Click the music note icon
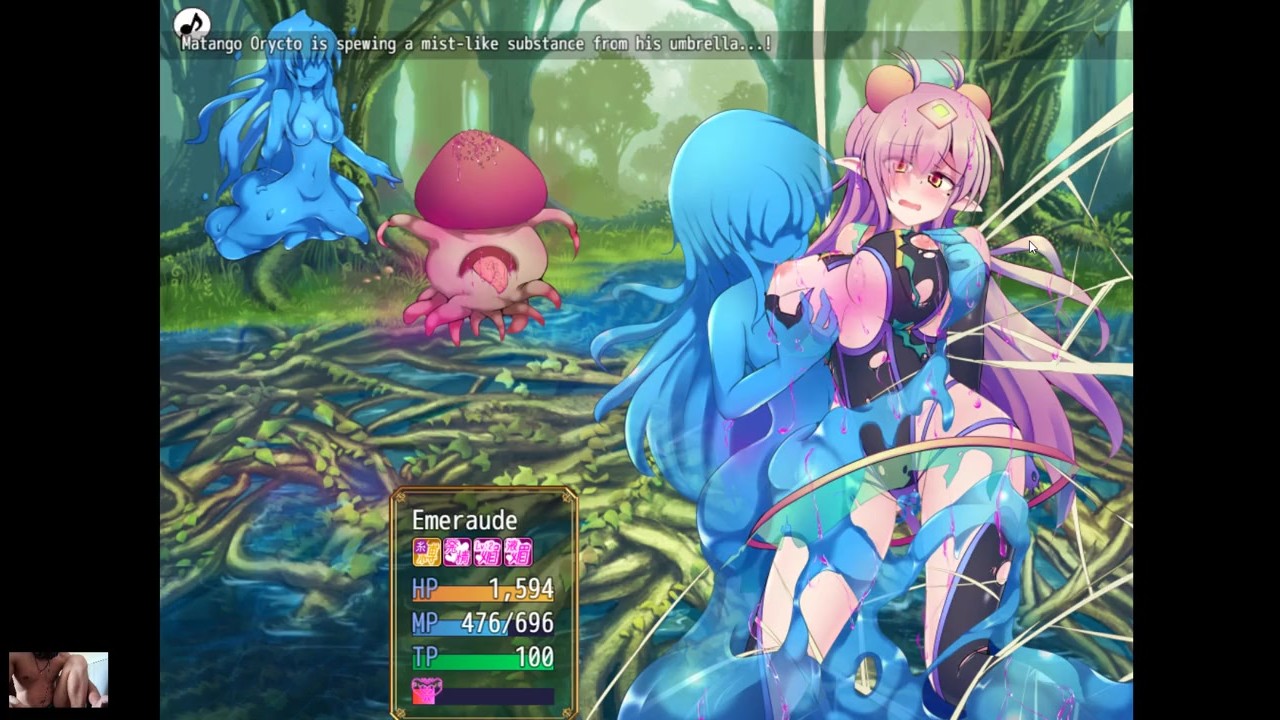 click(191, 22)
